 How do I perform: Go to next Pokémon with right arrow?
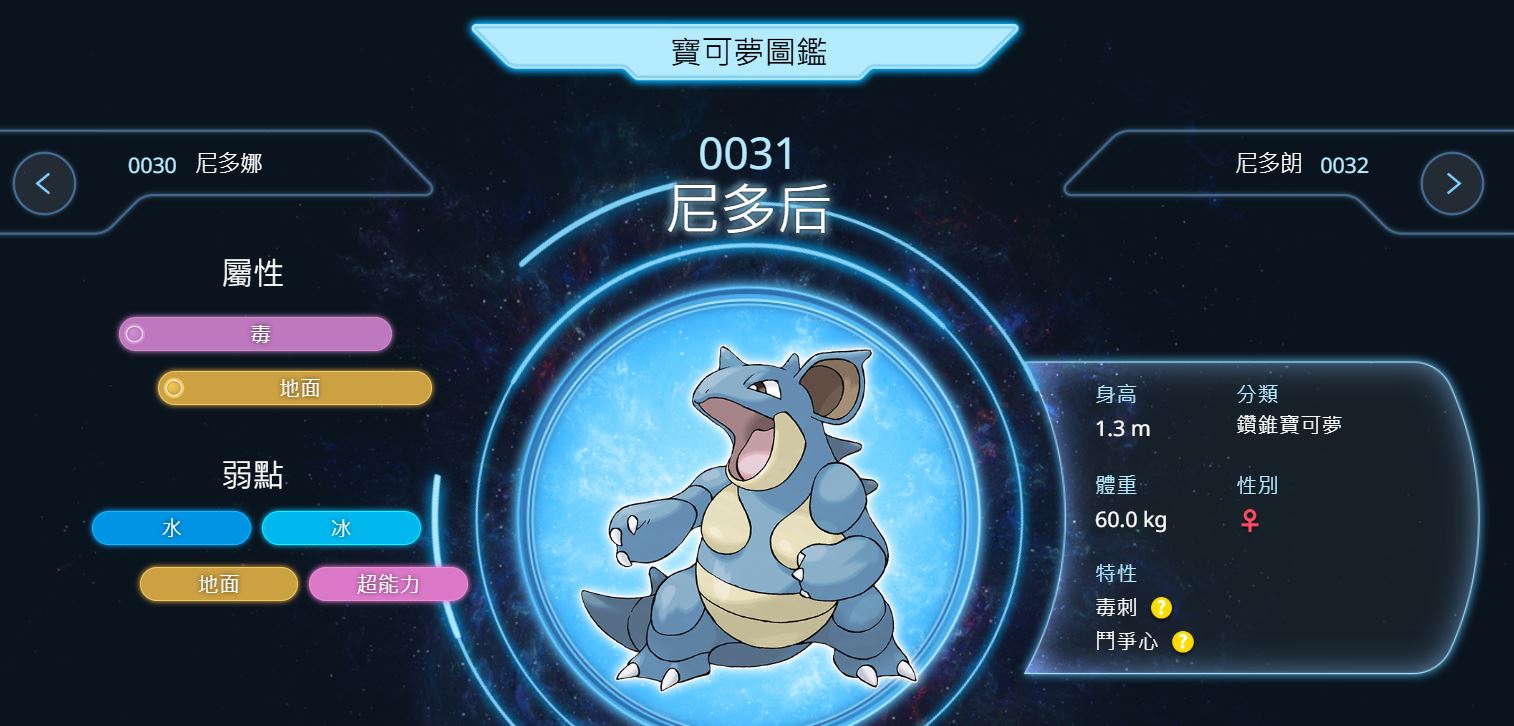click(x=1452, y=183)
